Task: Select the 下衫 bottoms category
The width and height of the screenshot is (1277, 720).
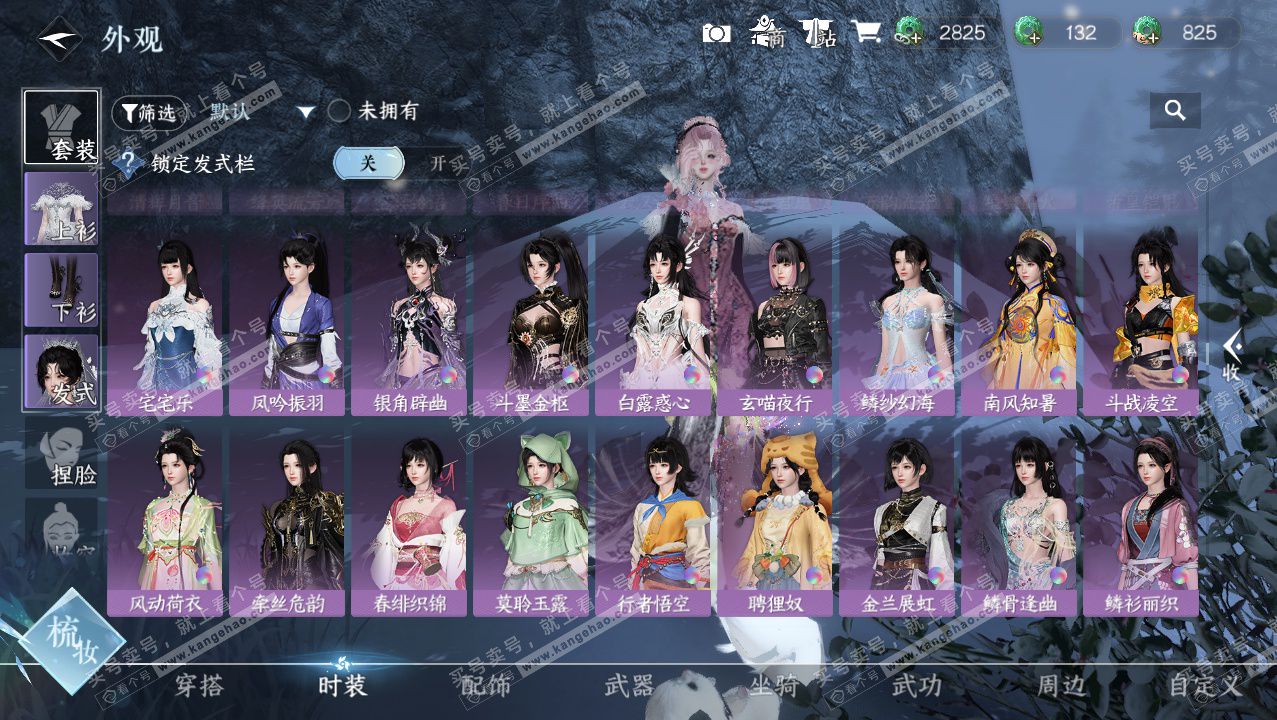Action: coord(62,290)
